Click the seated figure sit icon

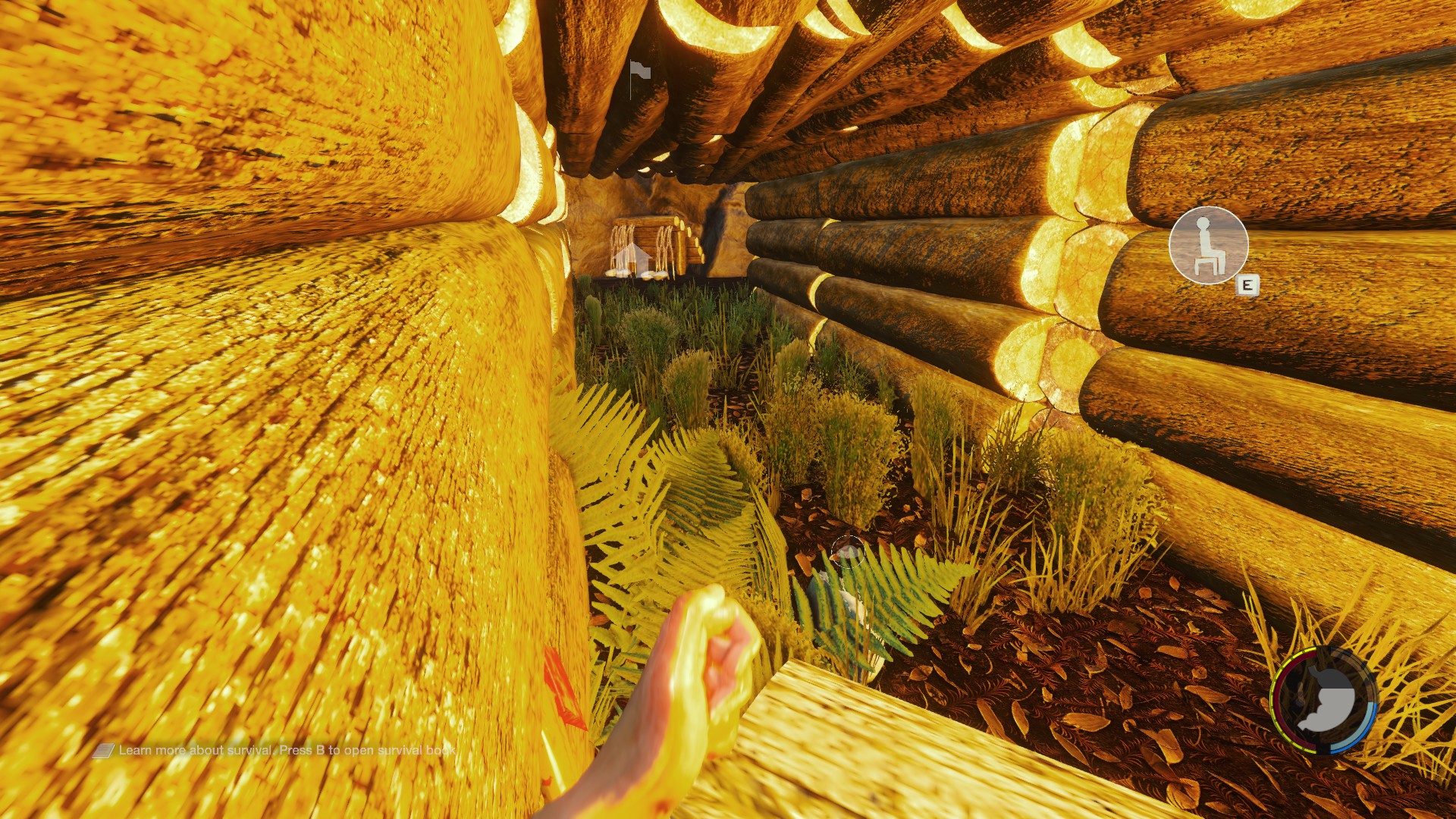click(x=1208, y=245)
